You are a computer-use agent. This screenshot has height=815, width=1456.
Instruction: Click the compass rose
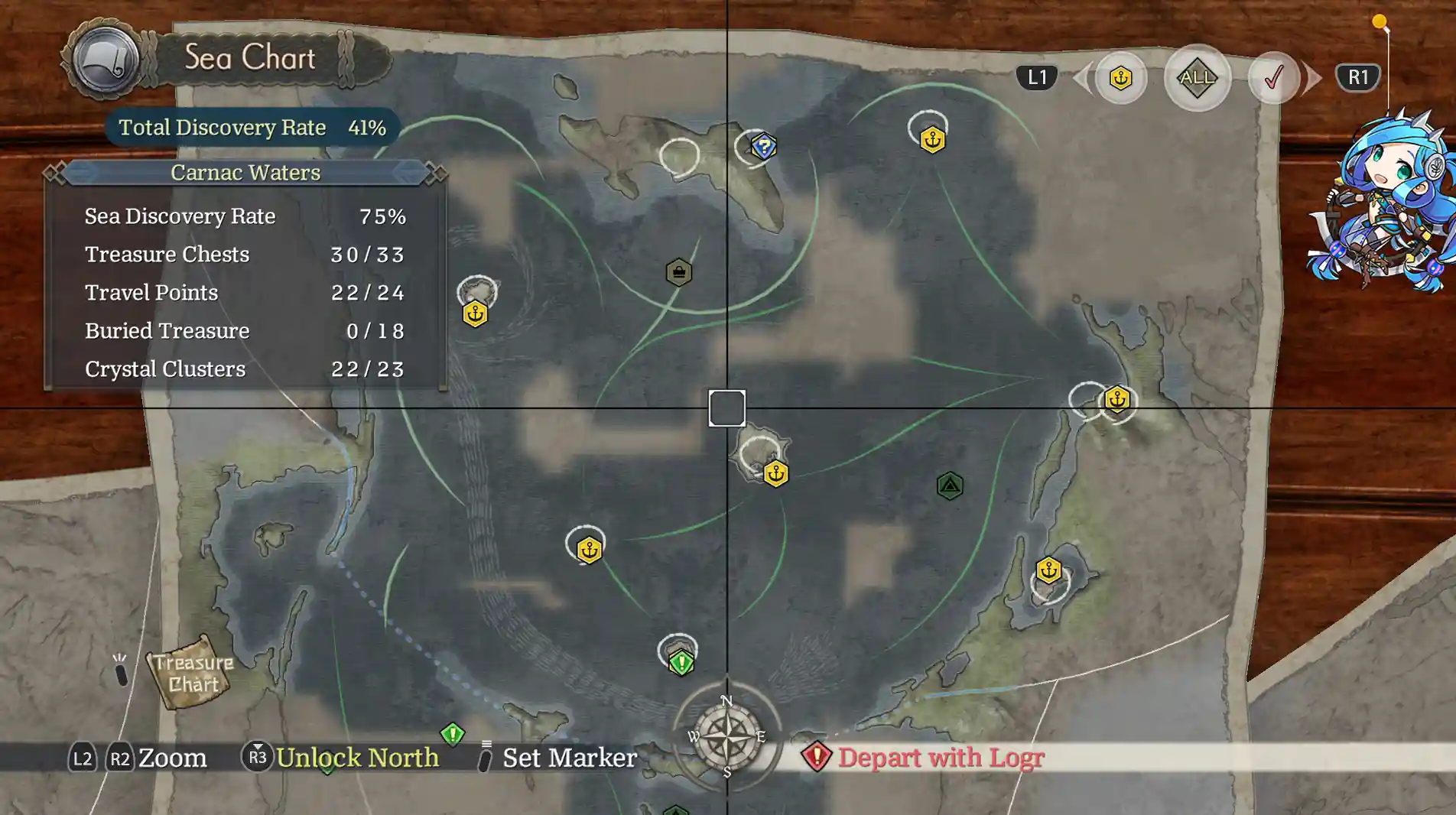point(726,735)
